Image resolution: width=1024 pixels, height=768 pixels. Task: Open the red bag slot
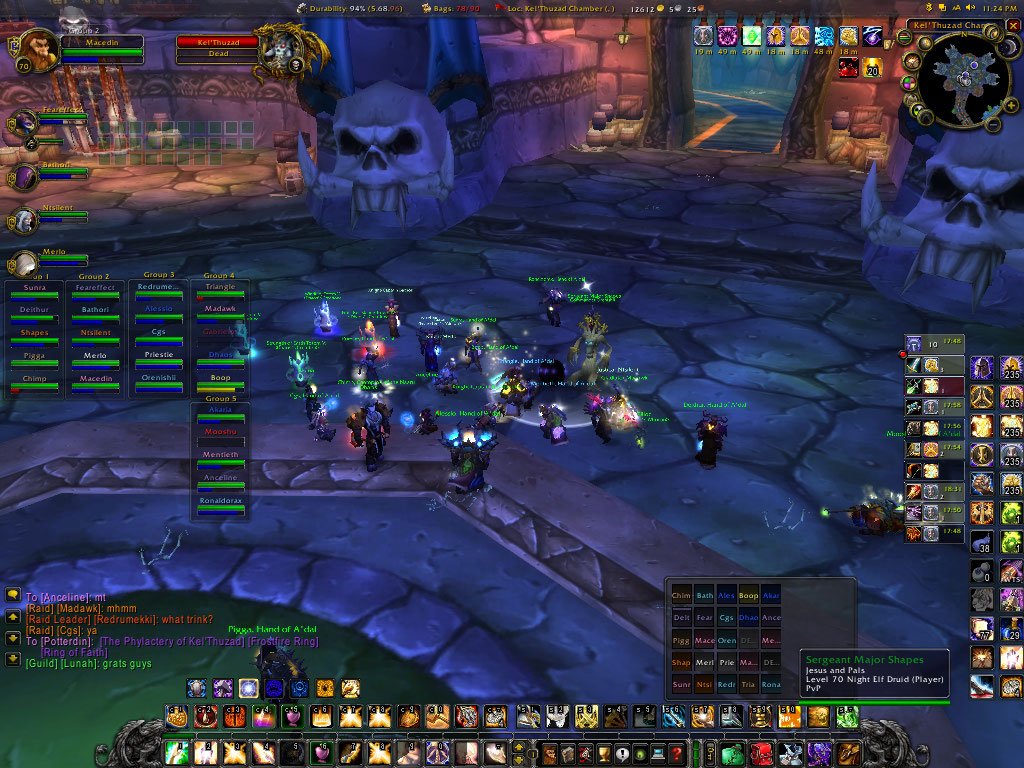pos(761,753)
